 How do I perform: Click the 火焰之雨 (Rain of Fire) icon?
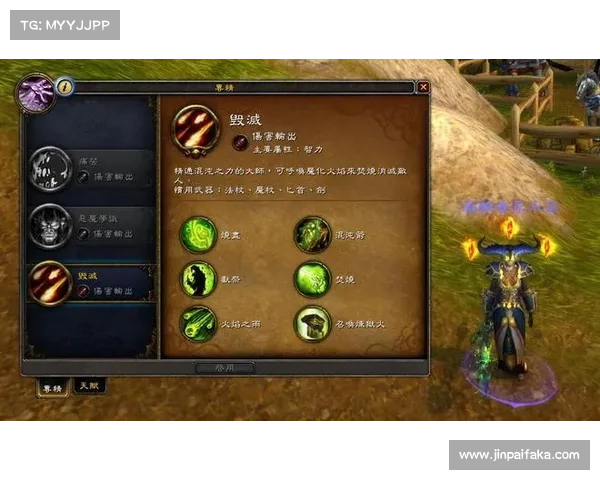tap(197, 324)
